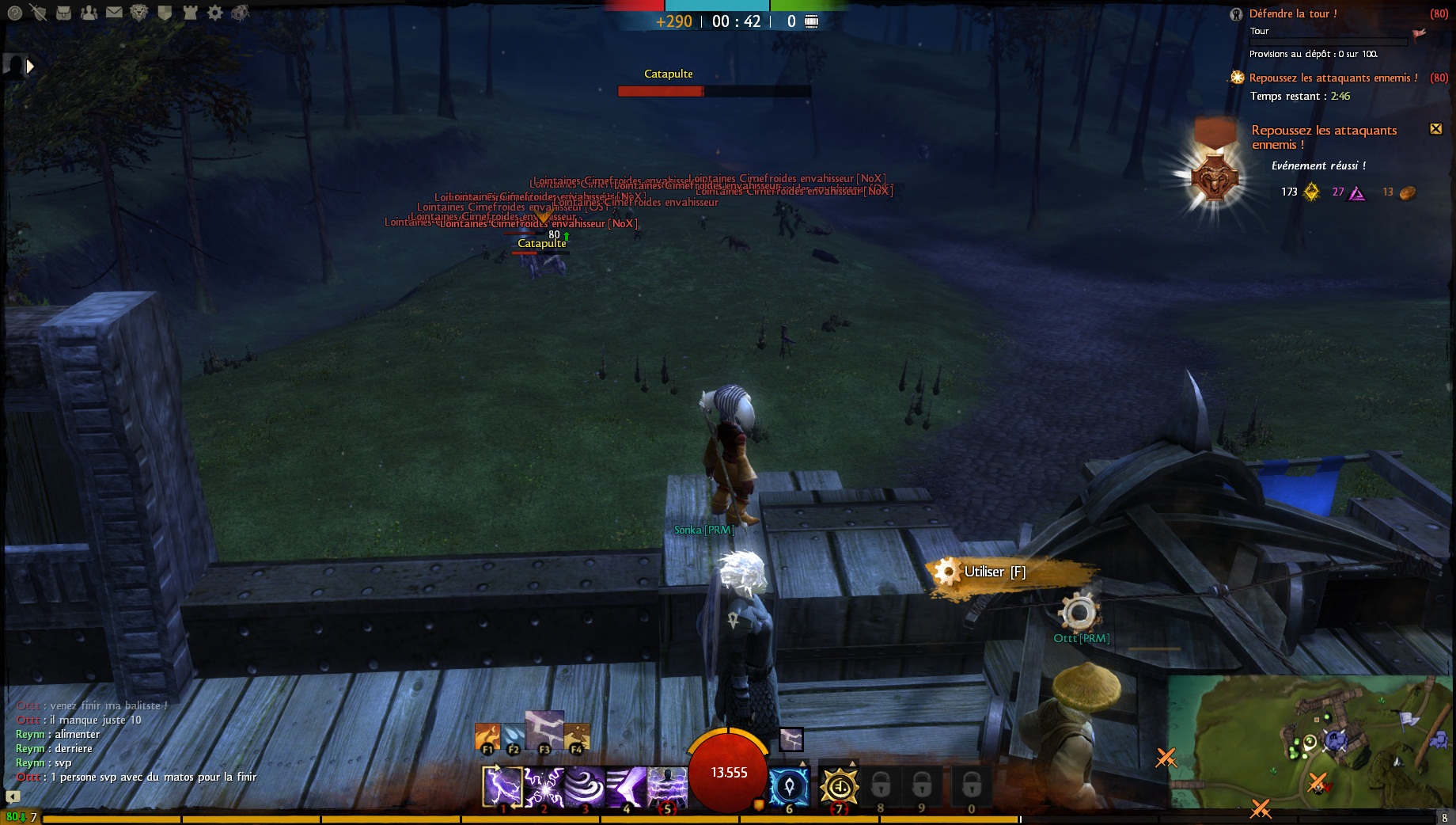This screenshot has height=825, width=1456.
Task: Select the 'Défendre la tour !' objective
Action: tap(1293, 13)
